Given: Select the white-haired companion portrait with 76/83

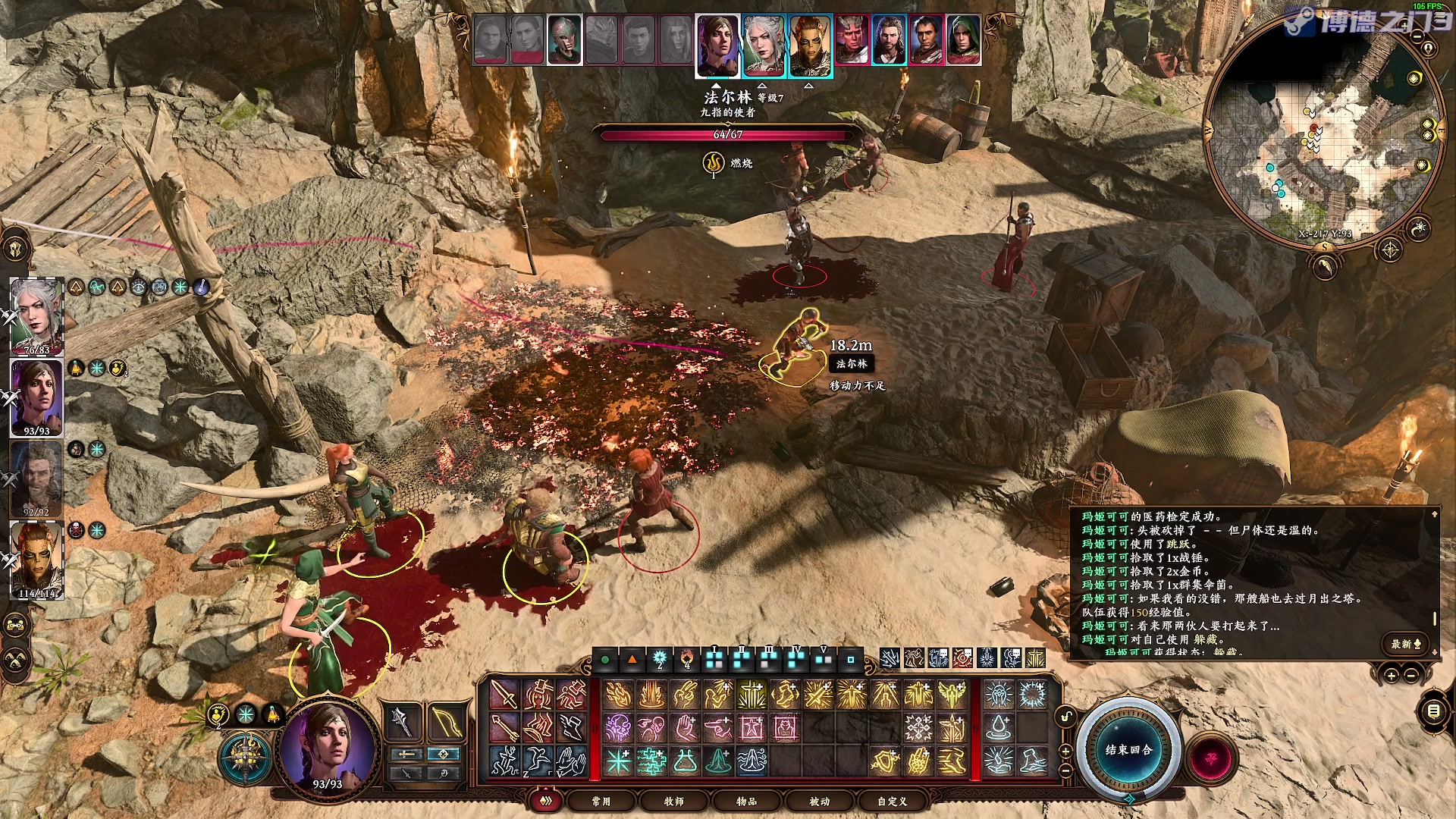Looking at the screenshot, I should [x=36, y=316].
